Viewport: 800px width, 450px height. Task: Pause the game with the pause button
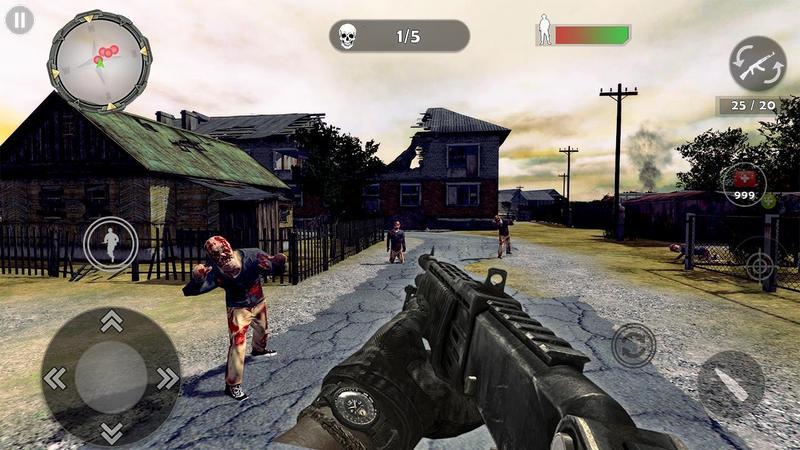point(19,20)
